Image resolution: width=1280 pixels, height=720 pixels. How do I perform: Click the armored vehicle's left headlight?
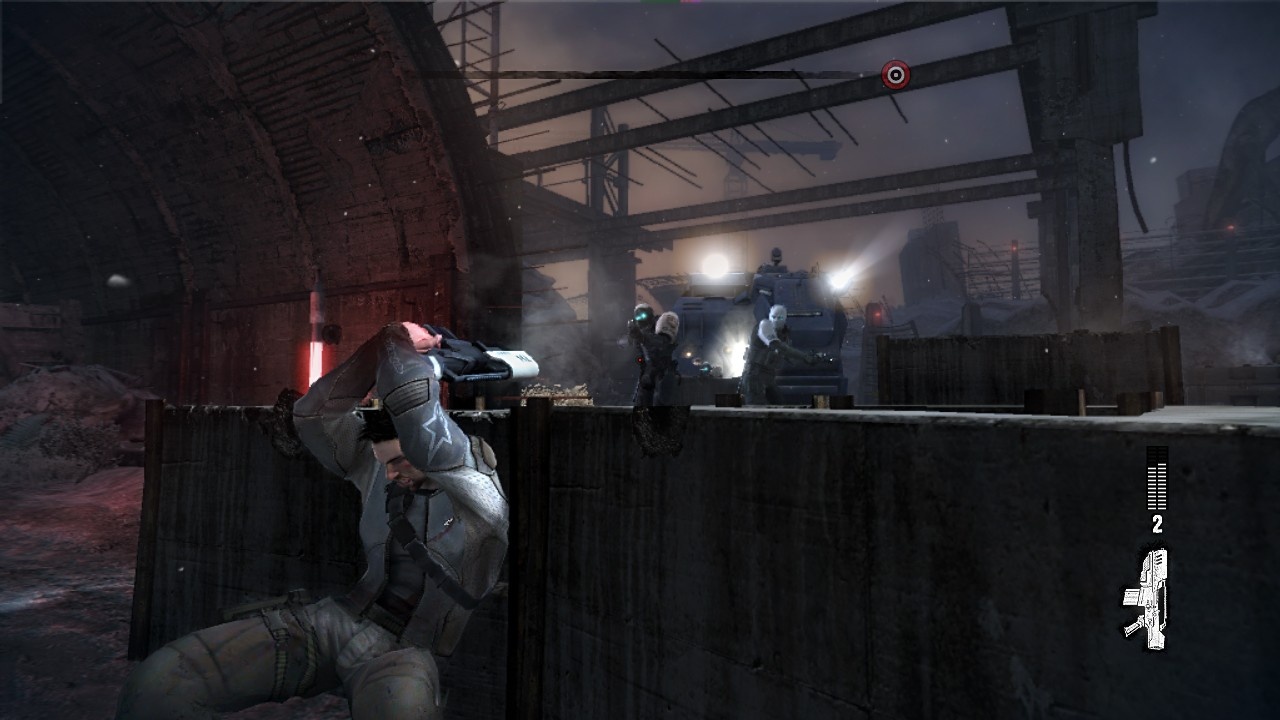[716, 264]
